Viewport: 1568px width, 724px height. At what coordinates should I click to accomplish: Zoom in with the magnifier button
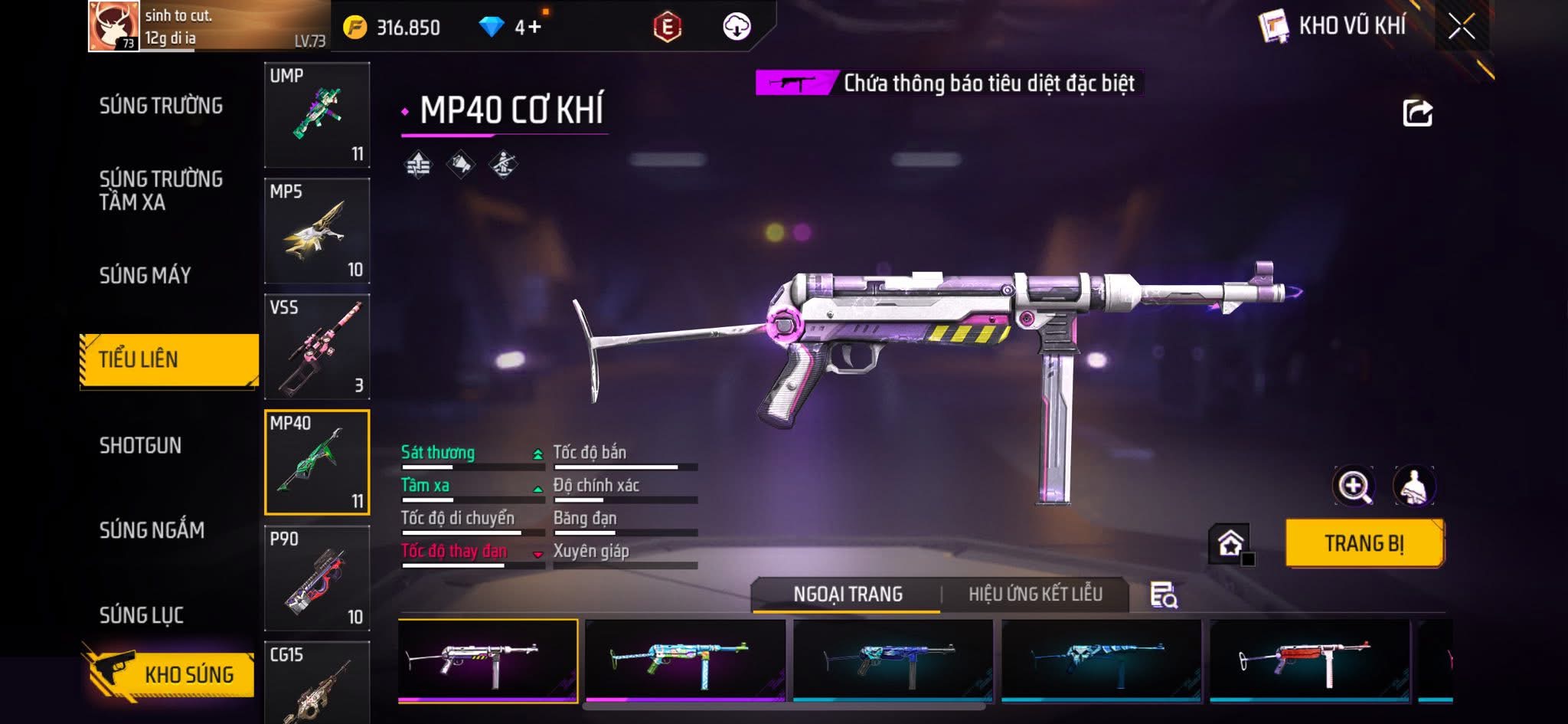tap(1354, 486)
